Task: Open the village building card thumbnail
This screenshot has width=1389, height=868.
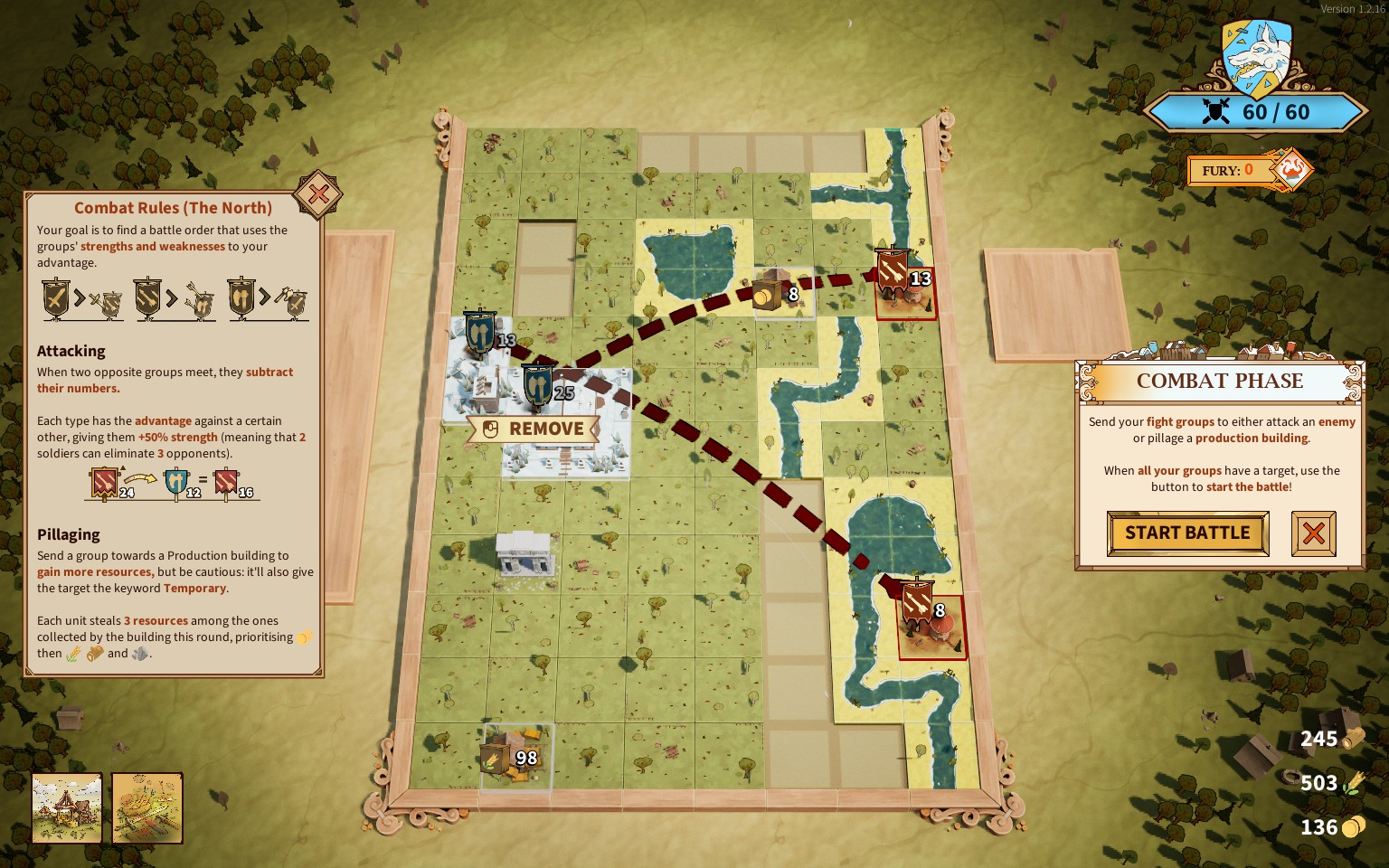Action: pos(67,807)
